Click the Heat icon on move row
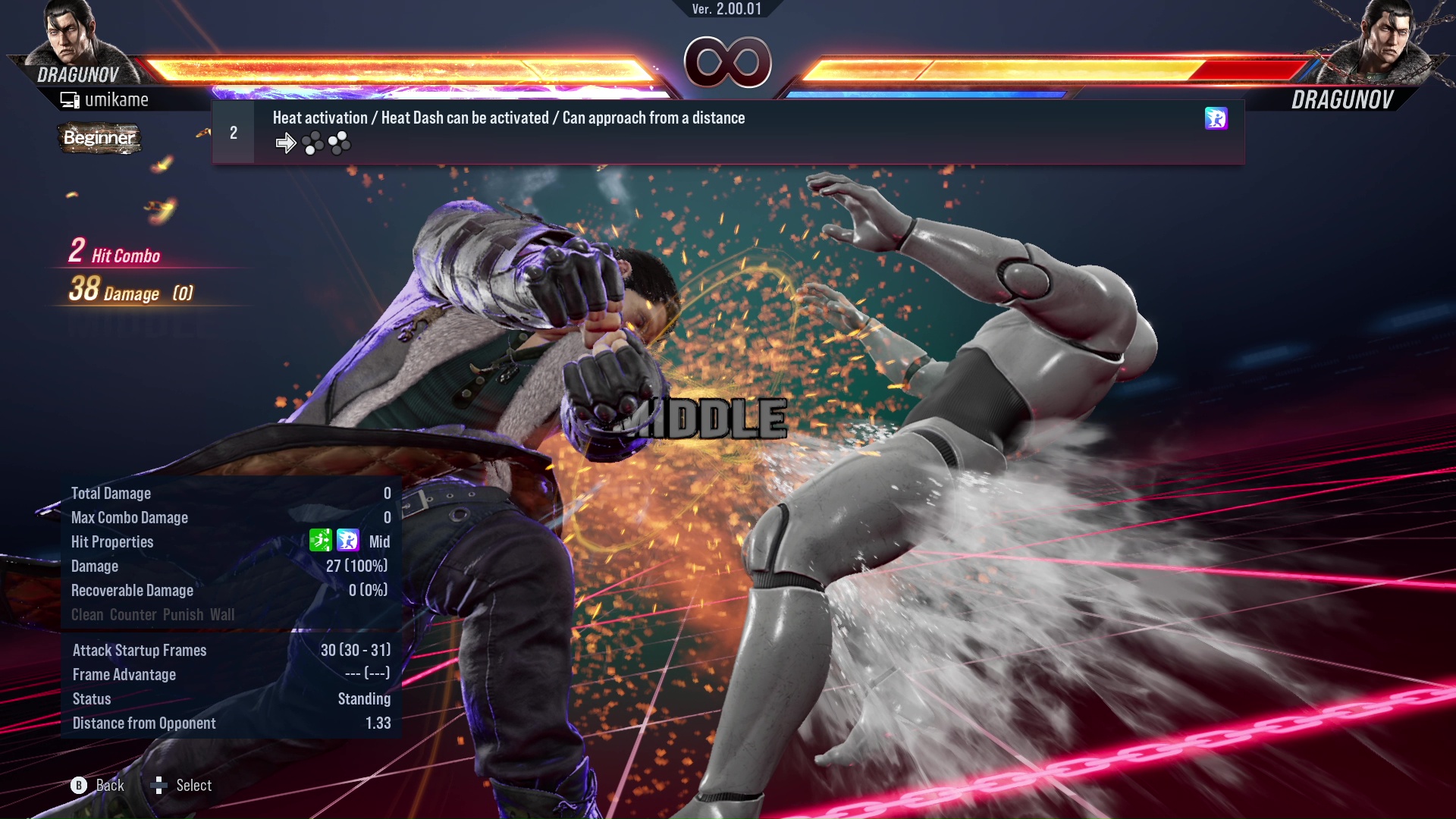Screen dimensions: 1456x819 point(1216,118)
